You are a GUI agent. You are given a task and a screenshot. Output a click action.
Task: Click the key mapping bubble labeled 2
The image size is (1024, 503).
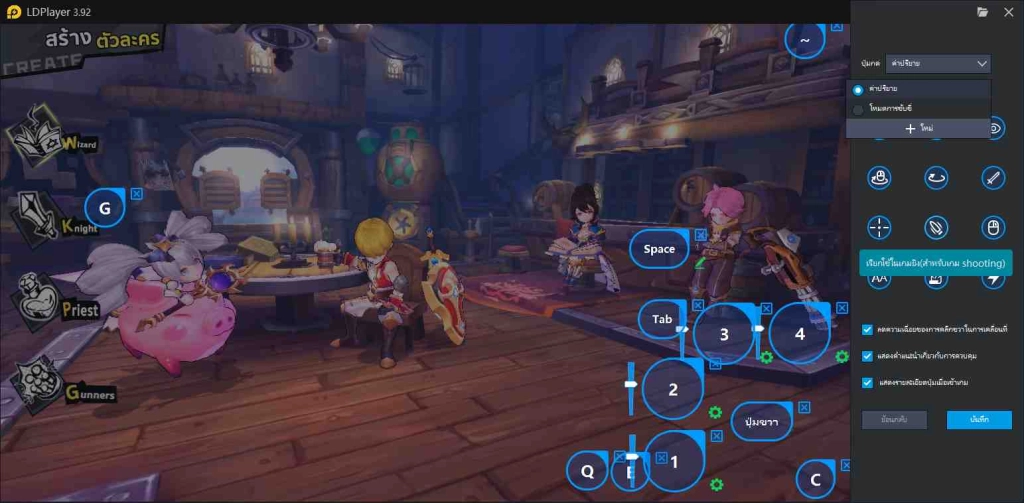tap(673, 390)
